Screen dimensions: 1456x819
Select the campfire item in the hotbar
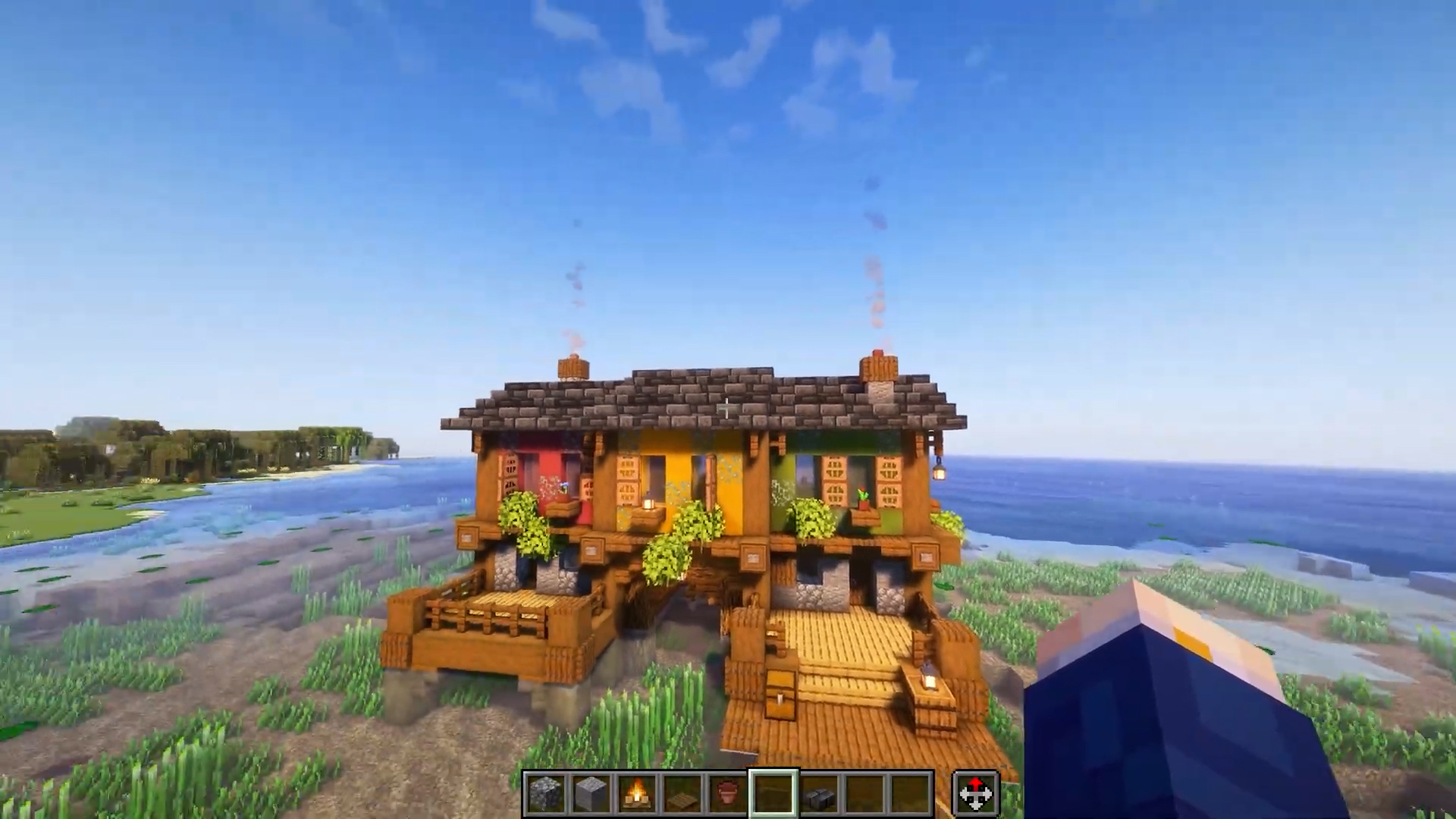point(635,792)
